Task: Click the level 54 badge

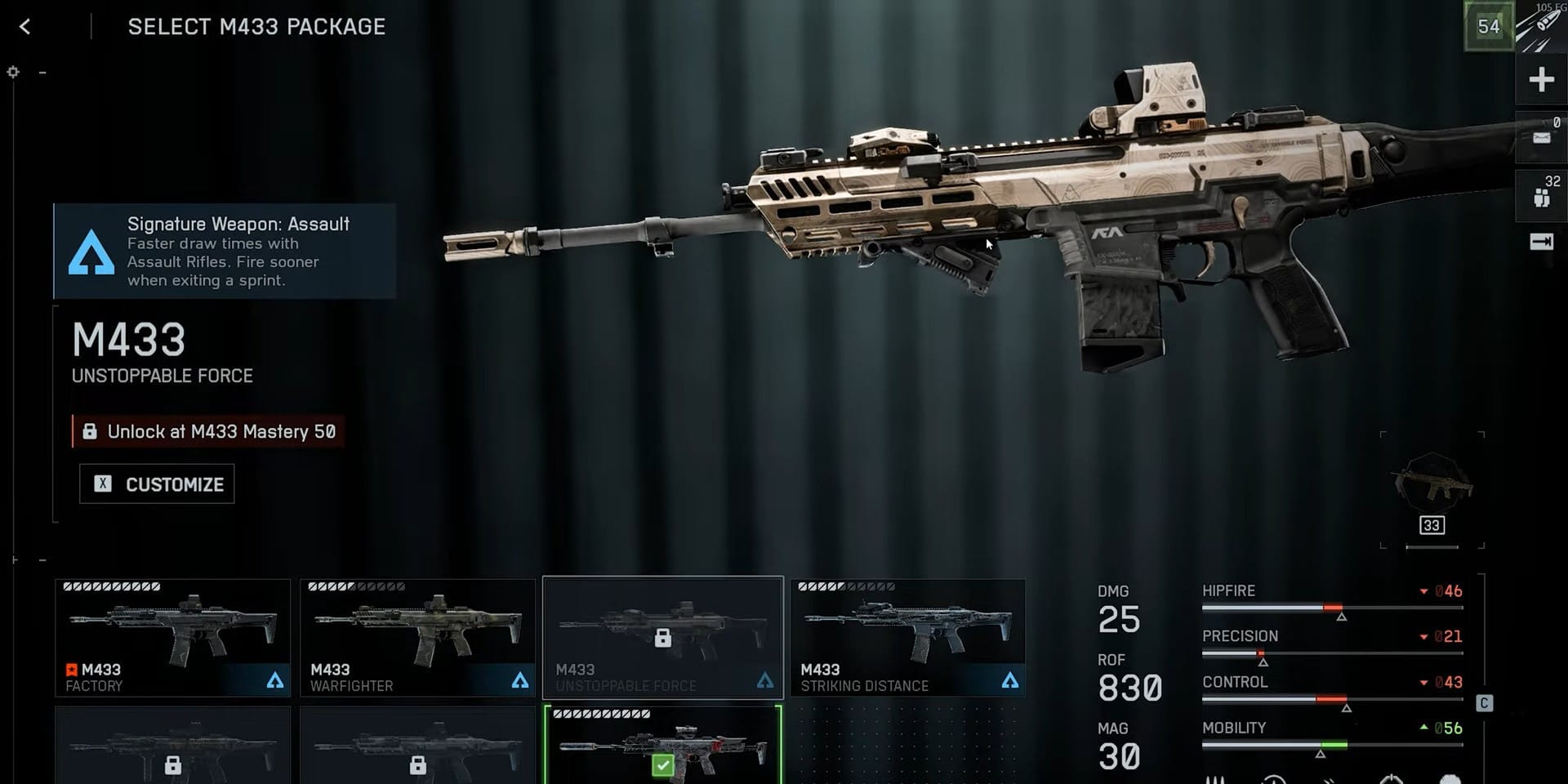Action: coord(1489,27)
